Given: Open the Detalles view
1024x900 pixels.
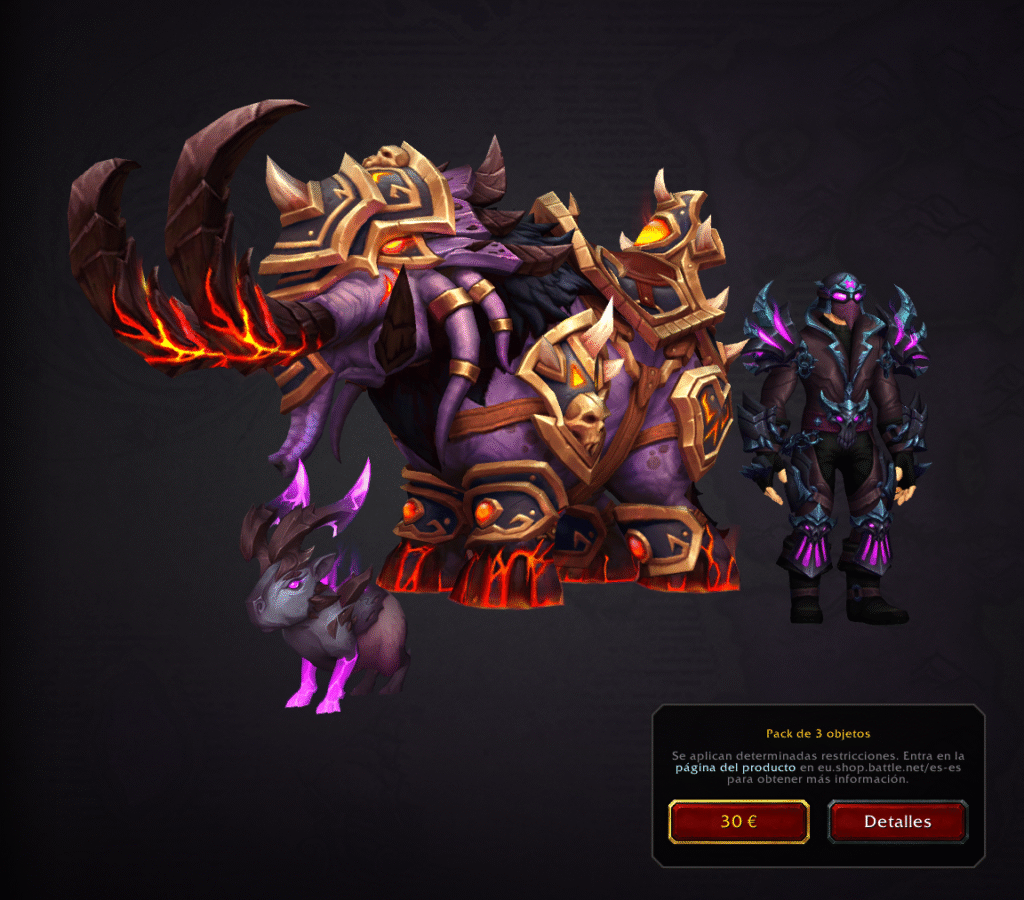Looking at the screenshot, I should pos(897,822).
